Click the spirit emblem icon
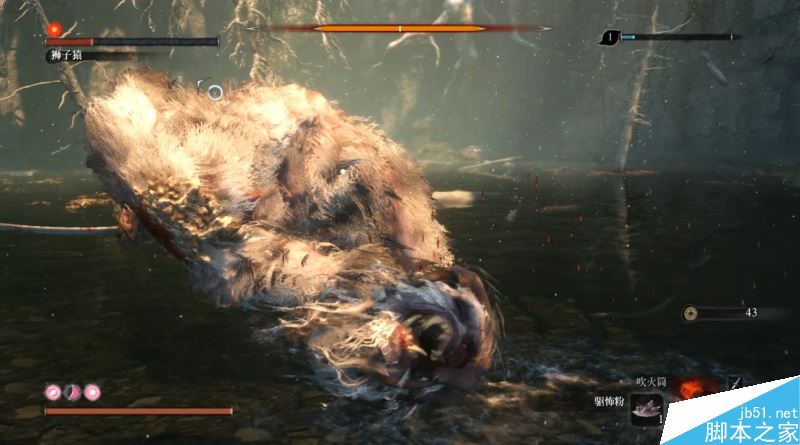Image resolution: width=800 pixels, height=445 pixels. coord(609,38)
